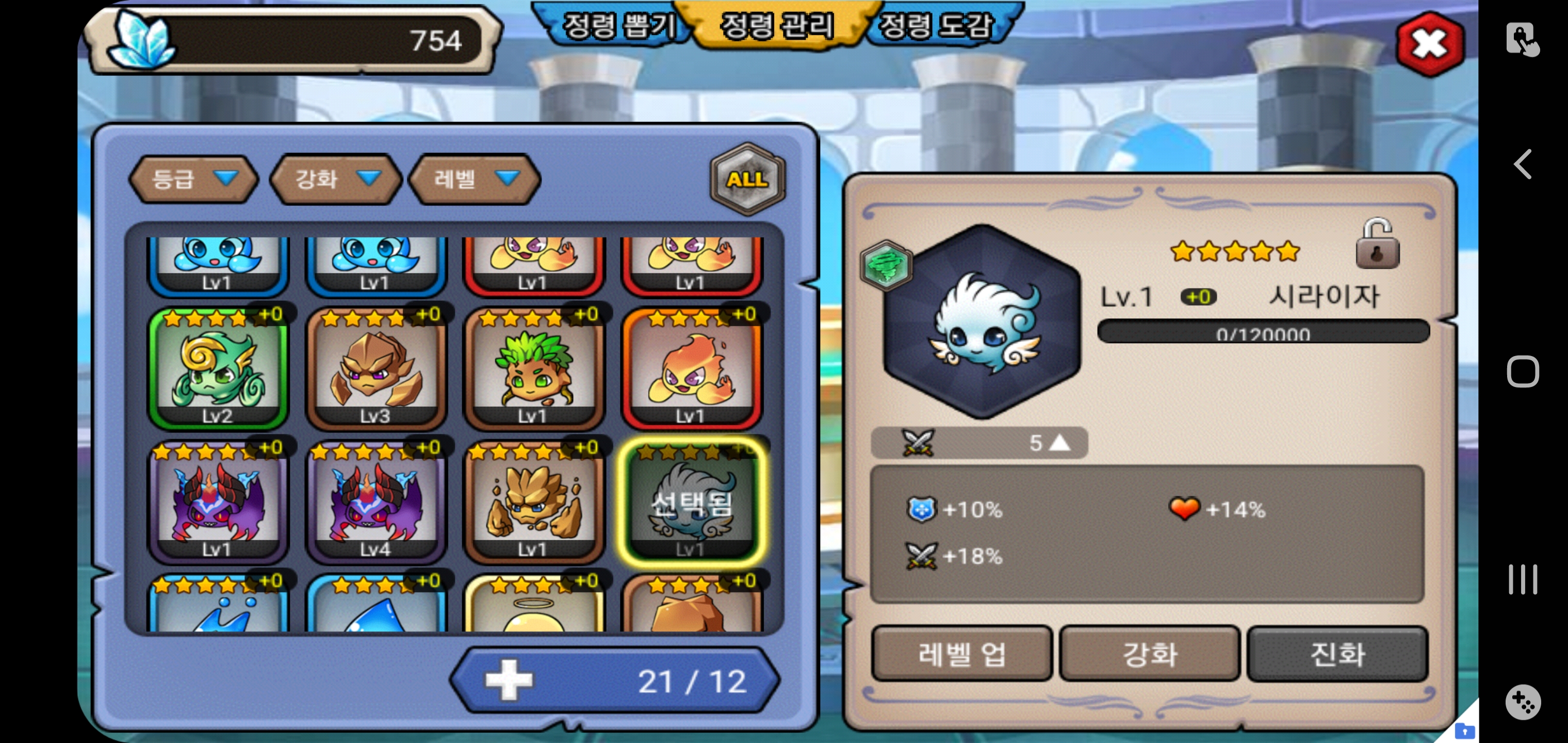1568x743 pixels.
Task: Open the 등급 sort dropdown
Action: click(x=193, y=179)
